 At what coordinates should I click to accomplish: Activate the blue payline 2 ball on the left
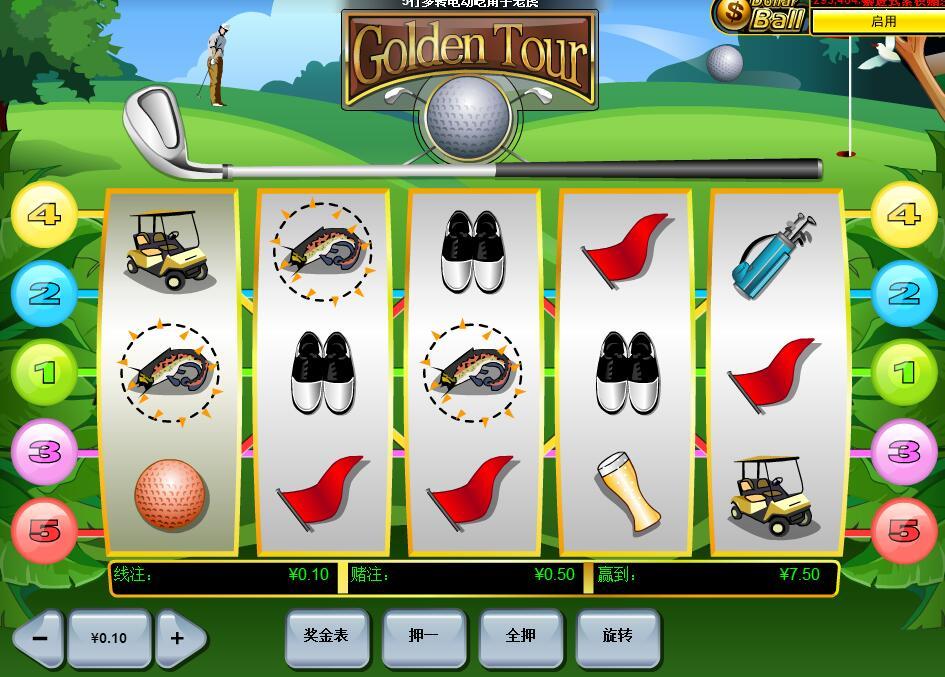click(x=44, y=294)
